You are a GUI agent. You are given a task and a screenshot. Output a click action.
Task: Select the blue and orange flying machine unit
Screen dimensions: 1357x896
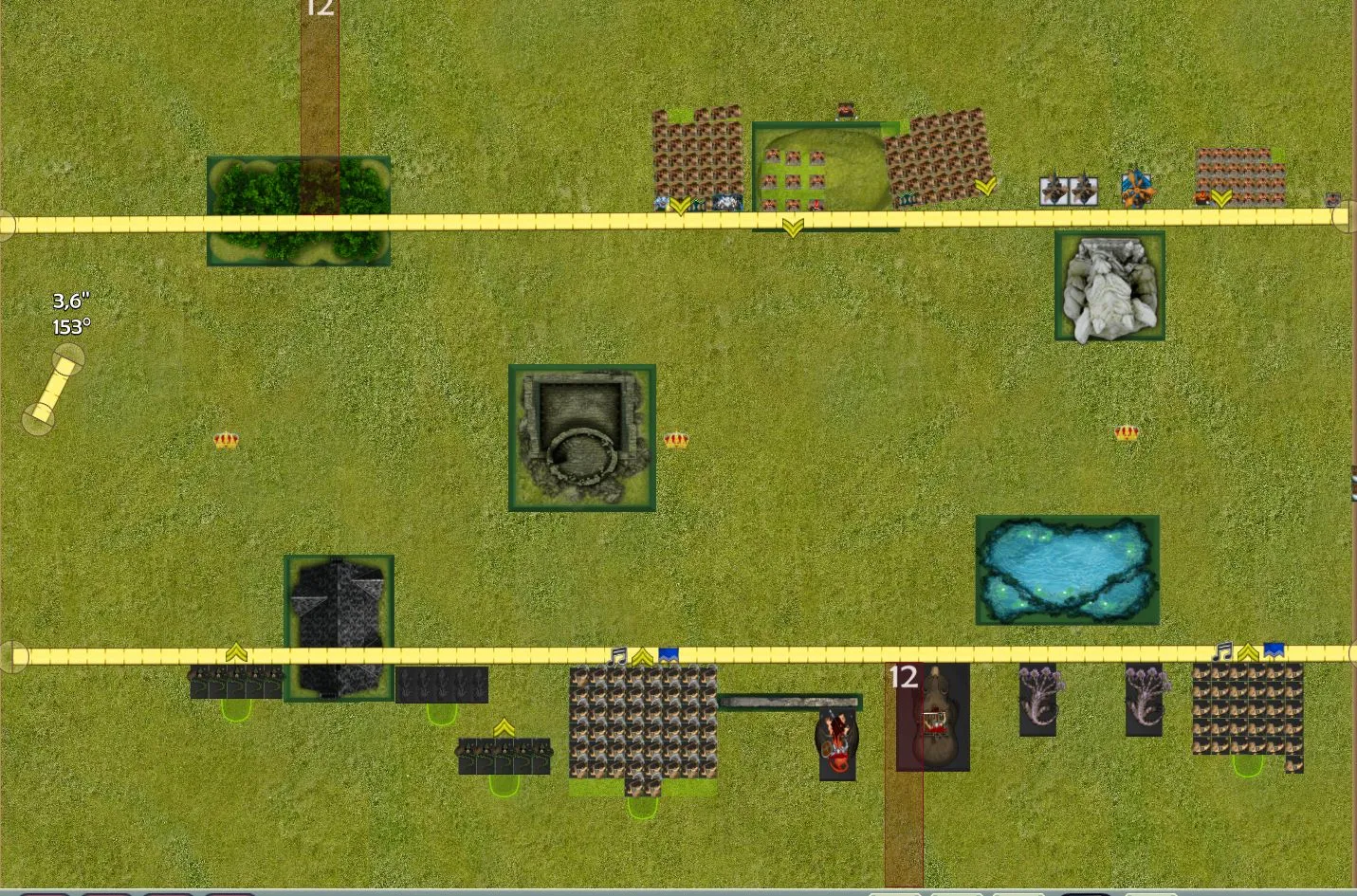(1136, 189)
